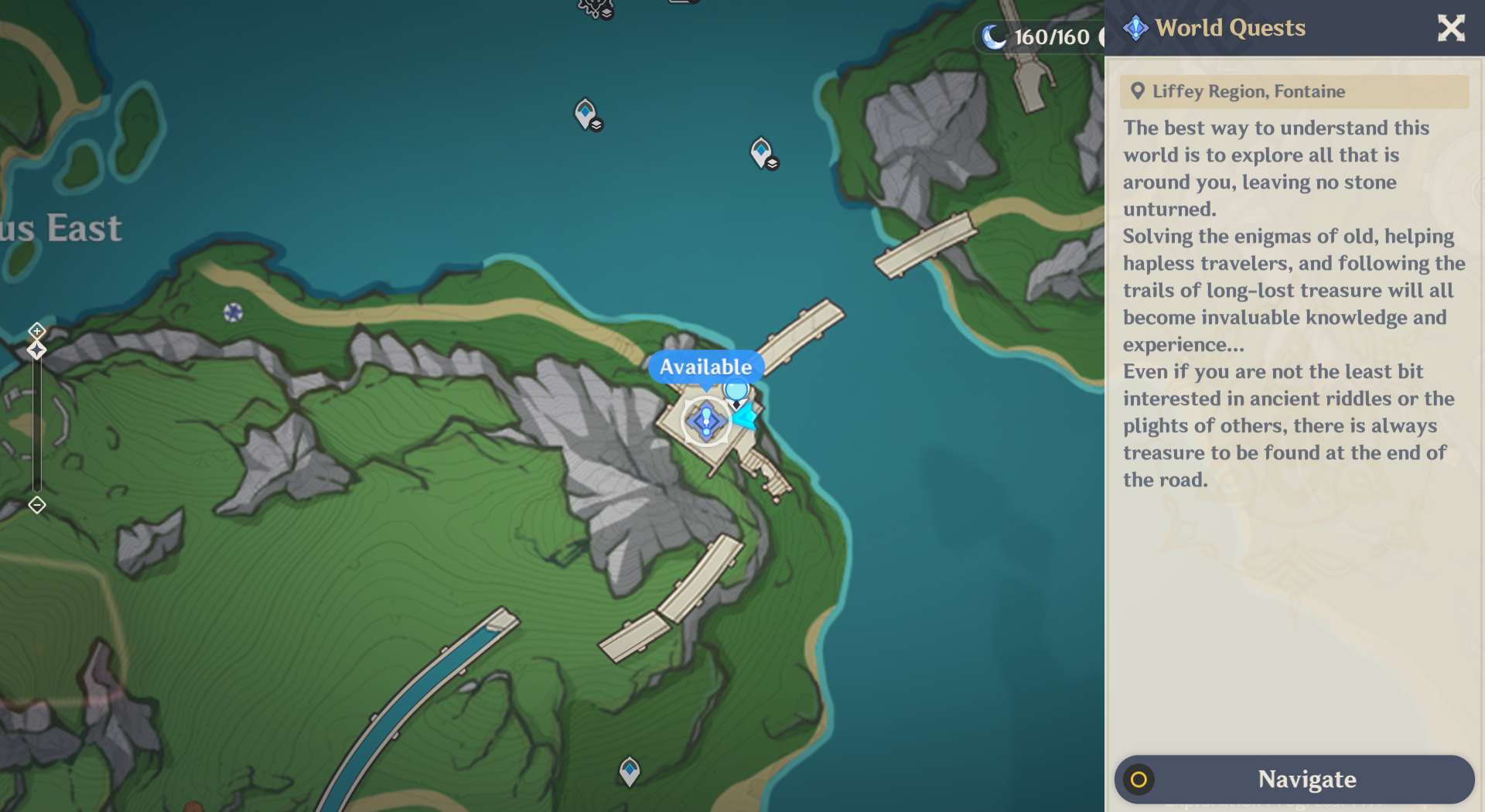The width and height of the screenshot is (1485, 812).
Task: Select the Available quest marker on the map
Action: pos(705,422)
